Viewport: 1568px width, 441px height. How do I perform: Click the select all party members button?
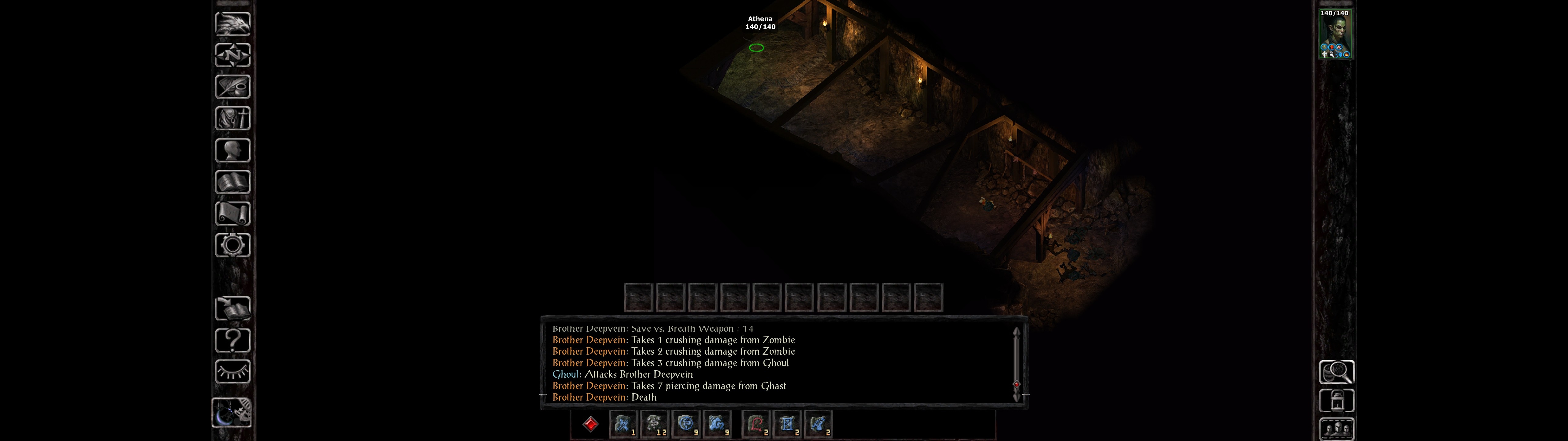1336,429
